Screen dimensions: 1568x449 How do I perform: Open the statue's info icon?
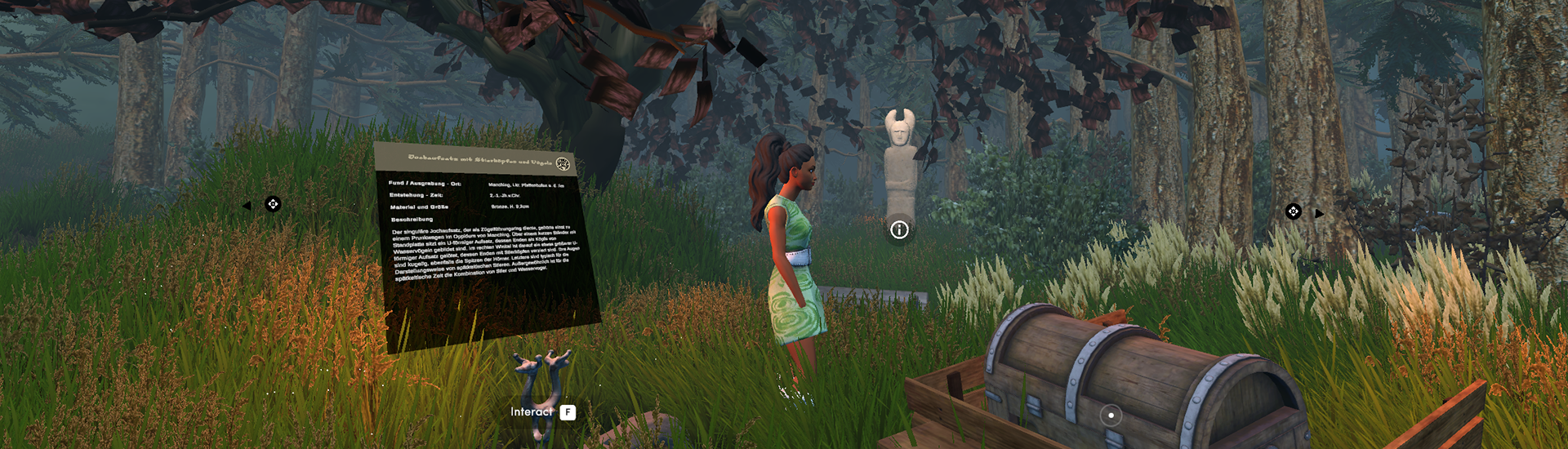899,230
